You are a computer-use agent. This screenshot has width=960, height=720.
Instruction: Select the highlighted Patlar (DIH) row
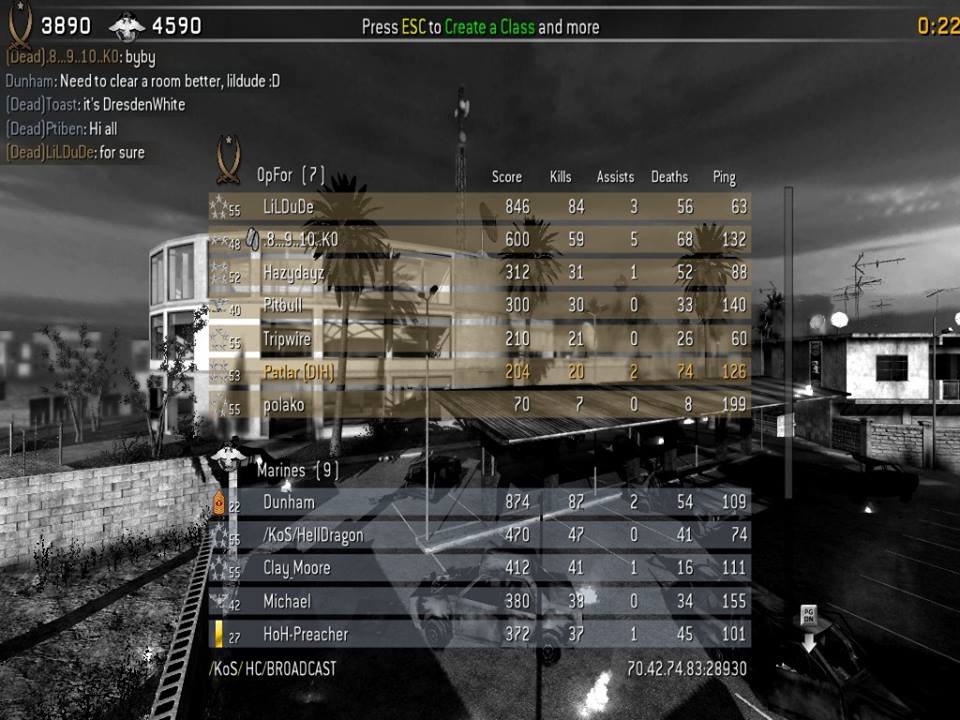click(480, 372)
